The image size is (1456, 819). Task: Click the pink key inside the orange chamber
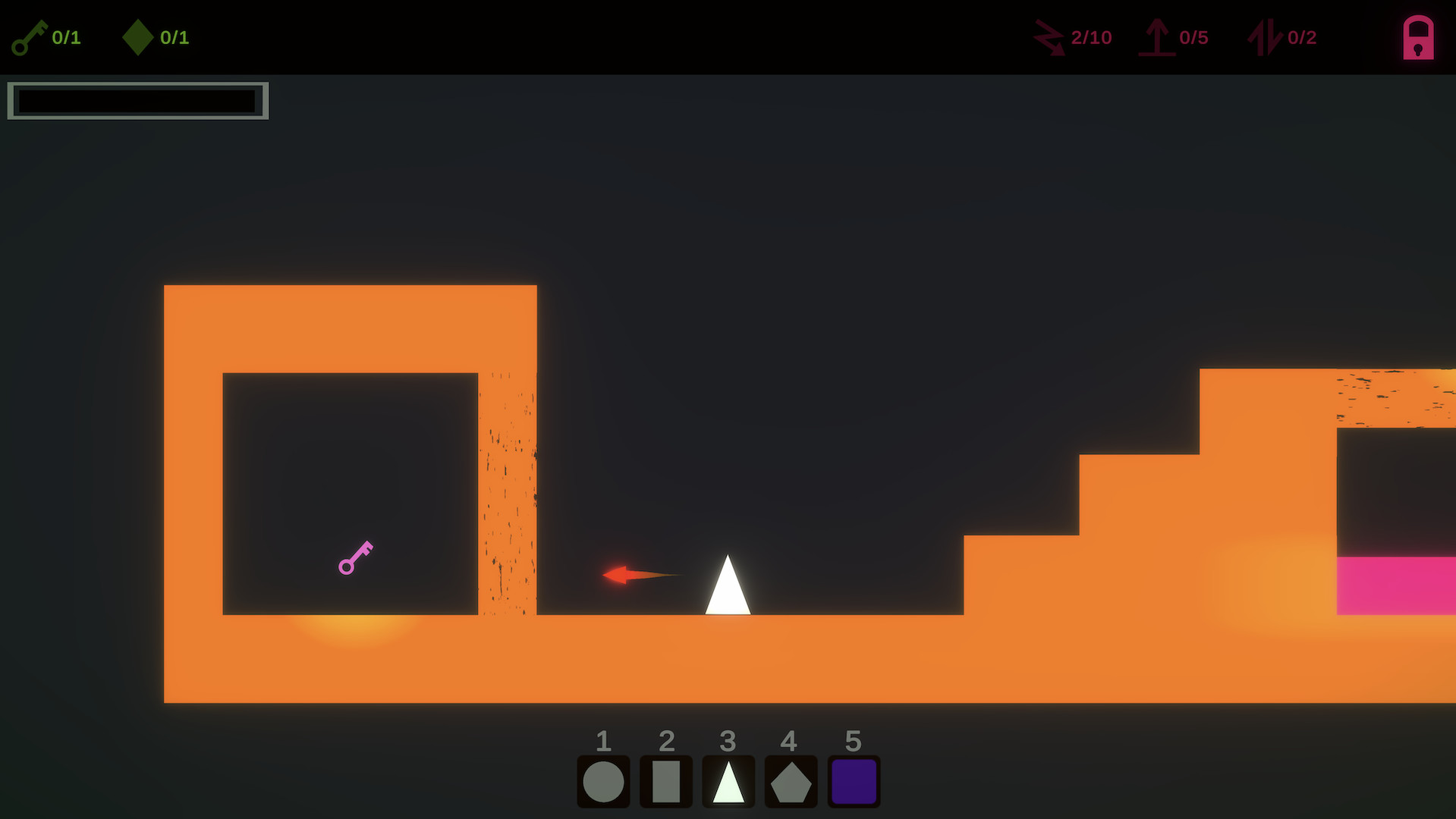(355, 557)
